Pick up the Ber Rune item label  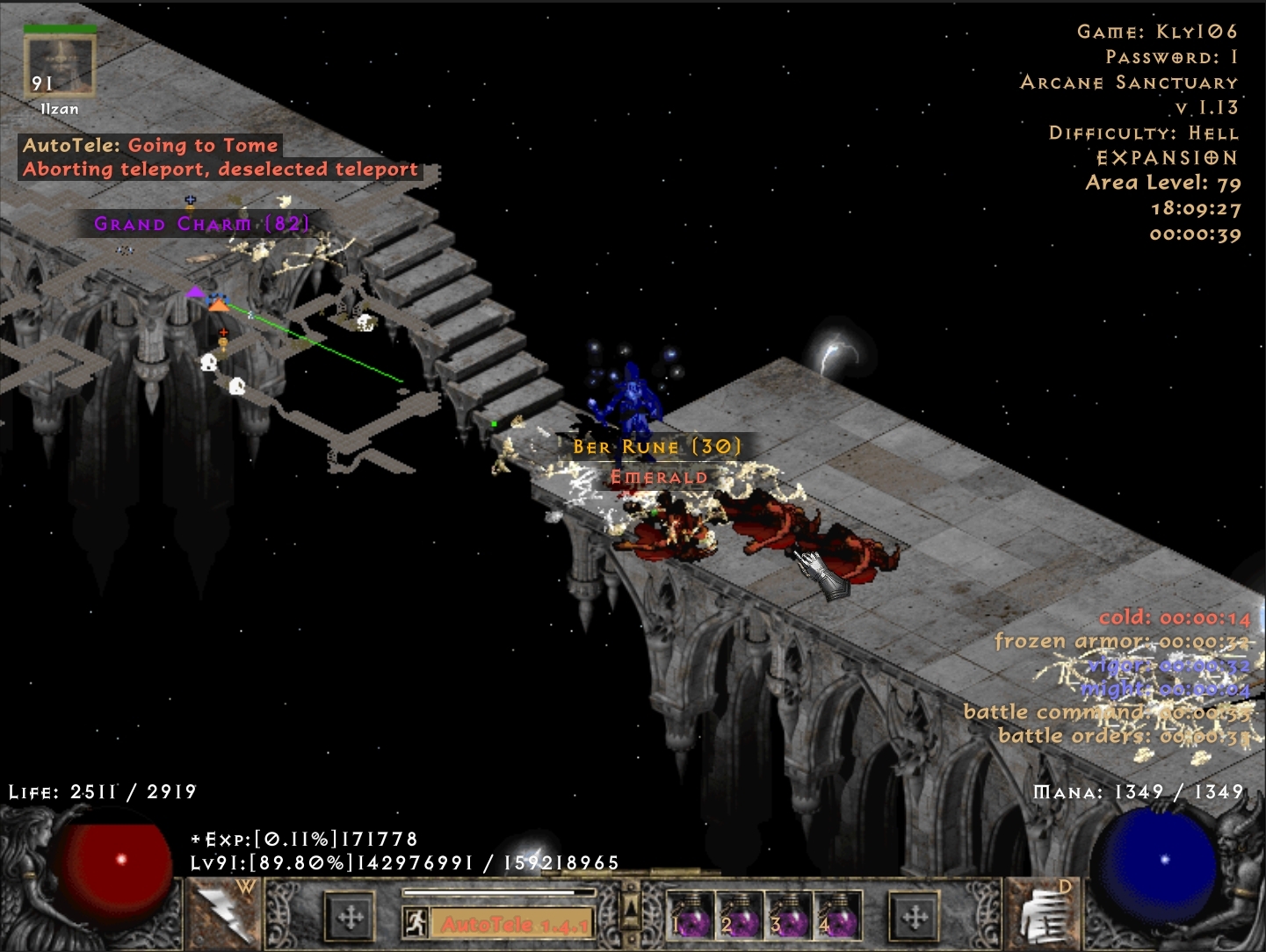(657, 447)
